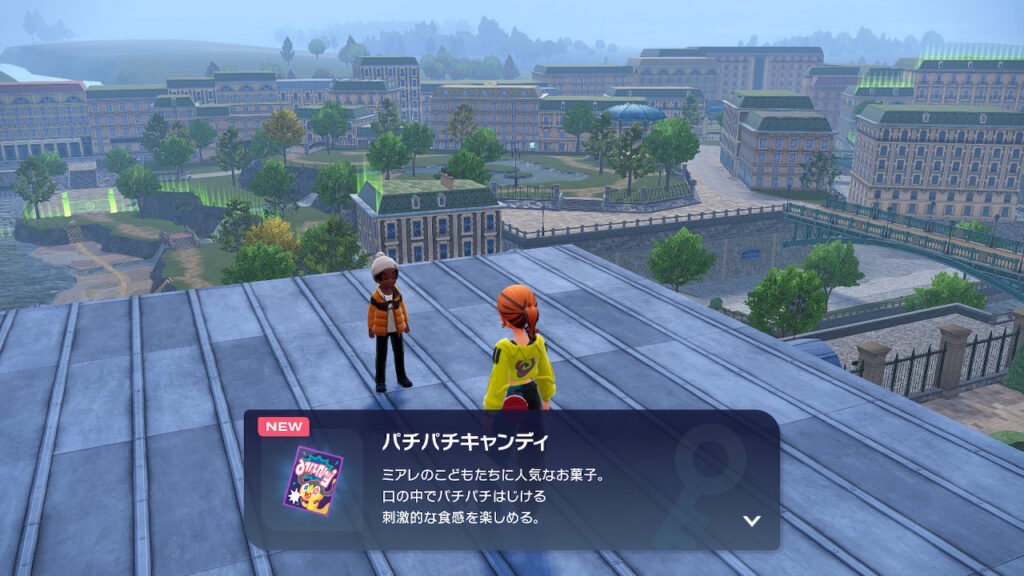Advance dialogue with the down arrow
The height and width of the screenshot is (576, 1024).
752,521
